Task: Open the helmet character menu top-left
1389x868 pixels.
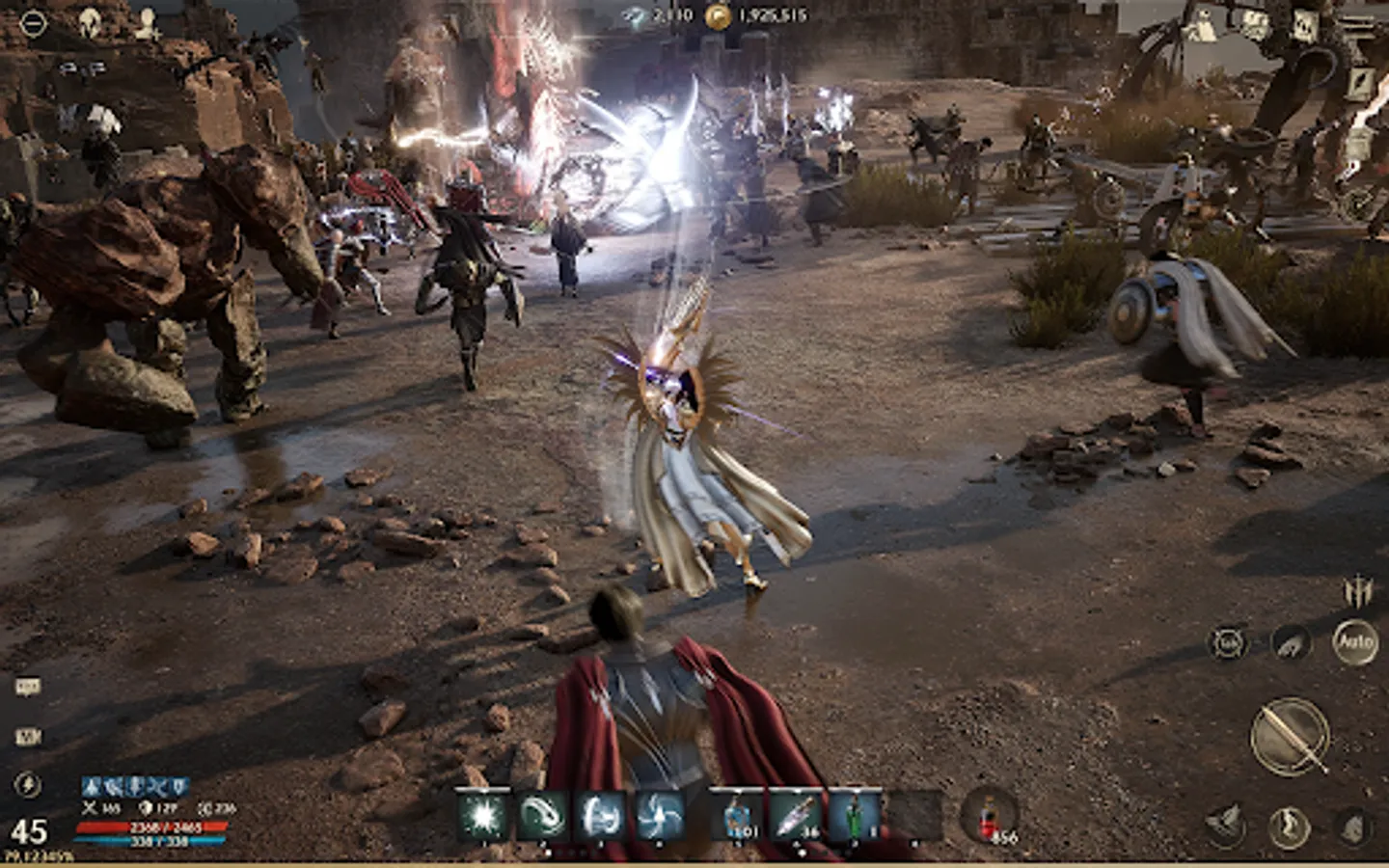Action: coord(89,21)
